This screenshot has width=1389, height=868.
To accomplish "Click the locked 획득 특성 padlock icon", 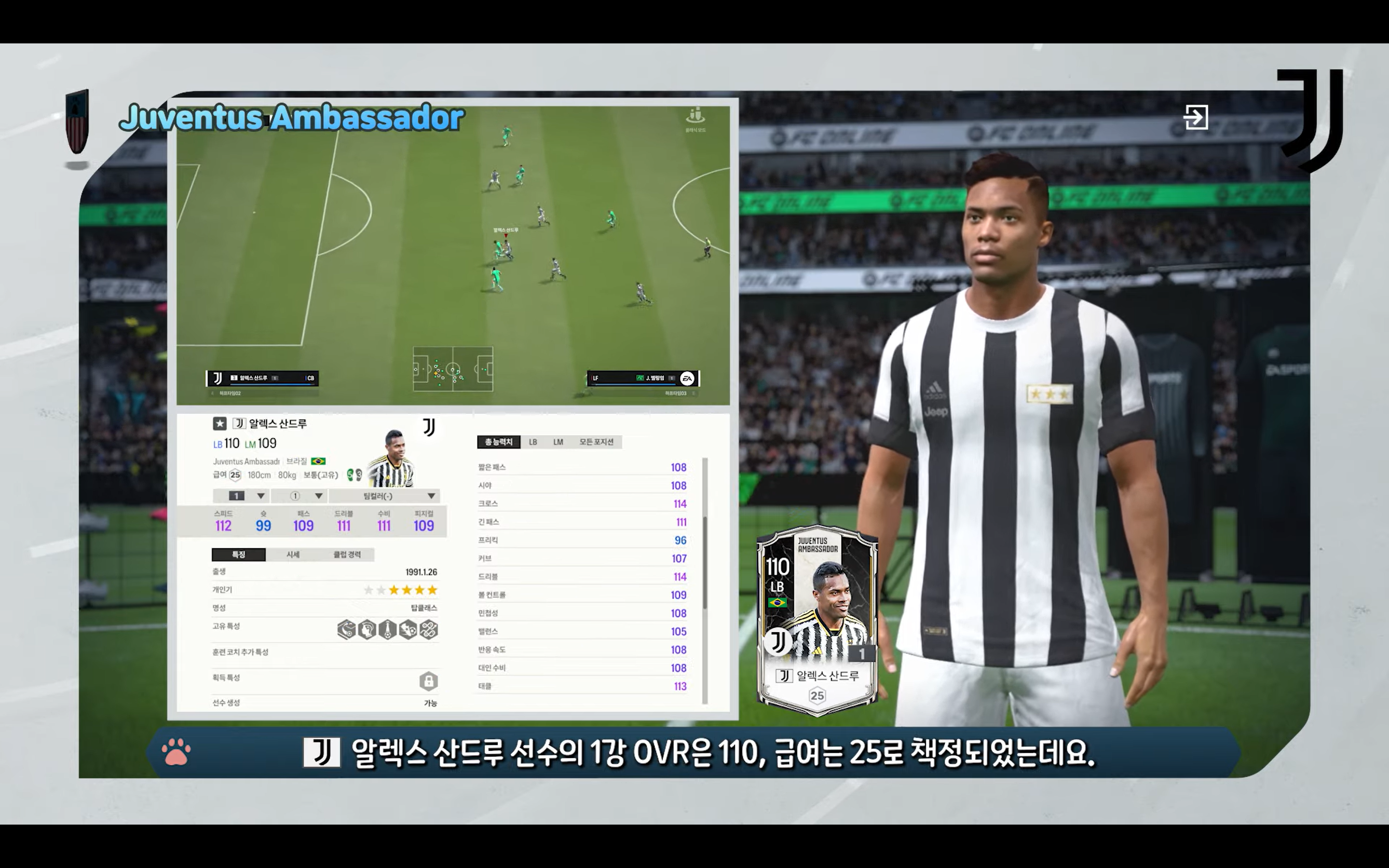I will pyautogui.click(x=428, y=681).
